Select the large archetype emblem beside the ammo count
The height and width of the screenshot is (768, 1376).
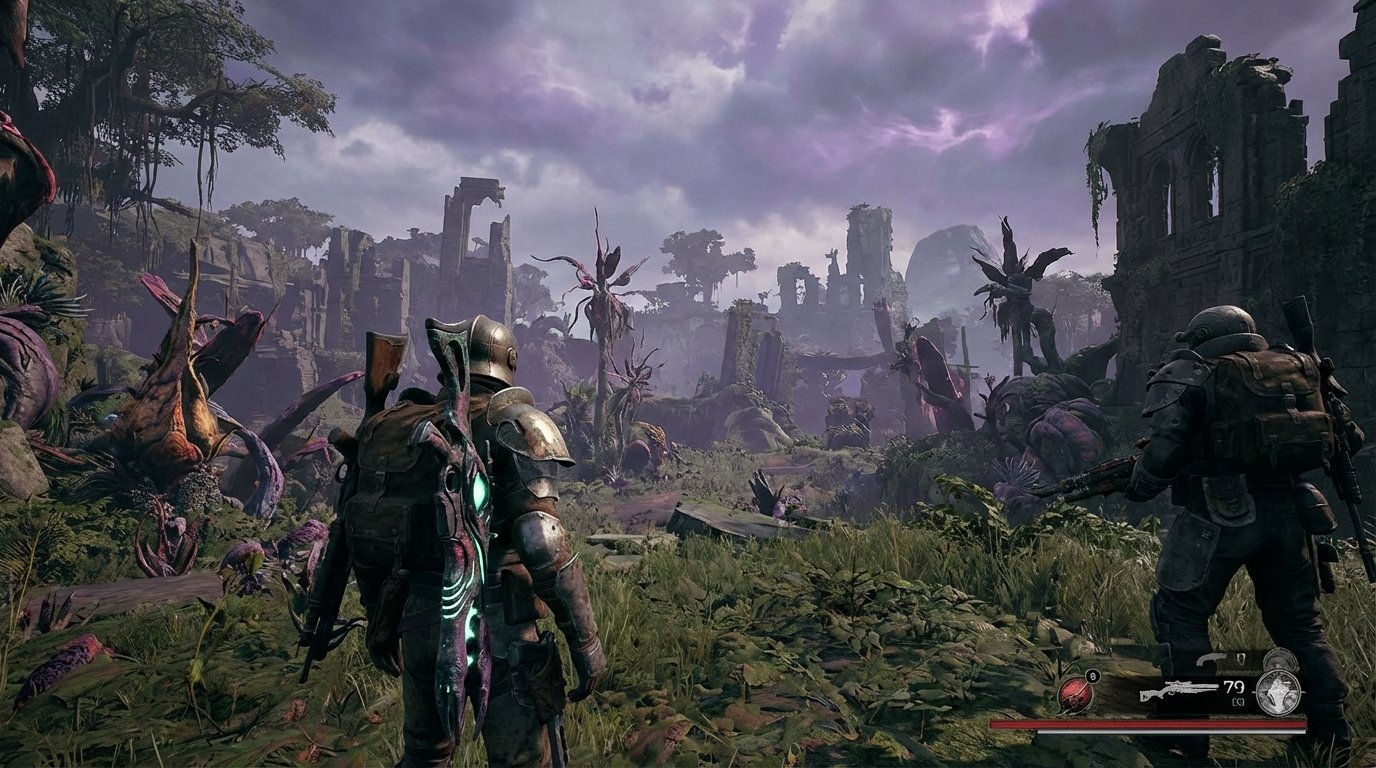(x=1278, y=694)
